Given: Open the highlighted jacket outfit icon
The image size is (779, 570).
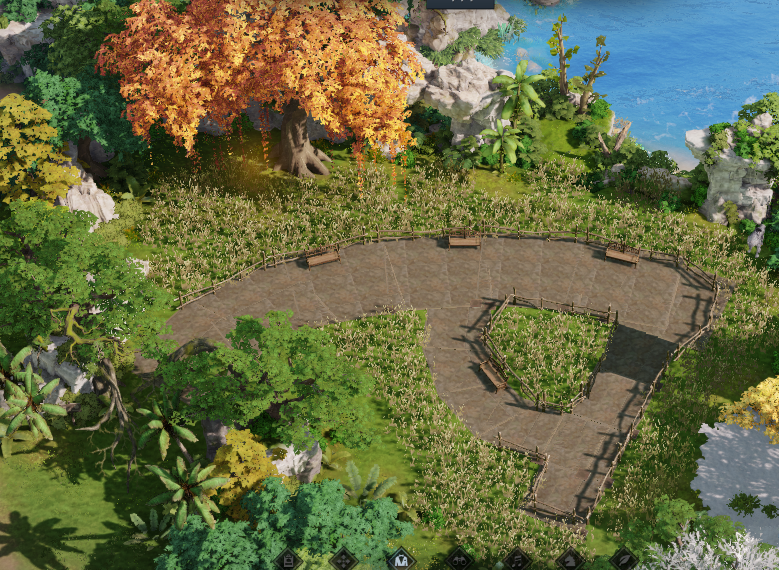Looking at the screenshot, I should [x=401, y=561].
